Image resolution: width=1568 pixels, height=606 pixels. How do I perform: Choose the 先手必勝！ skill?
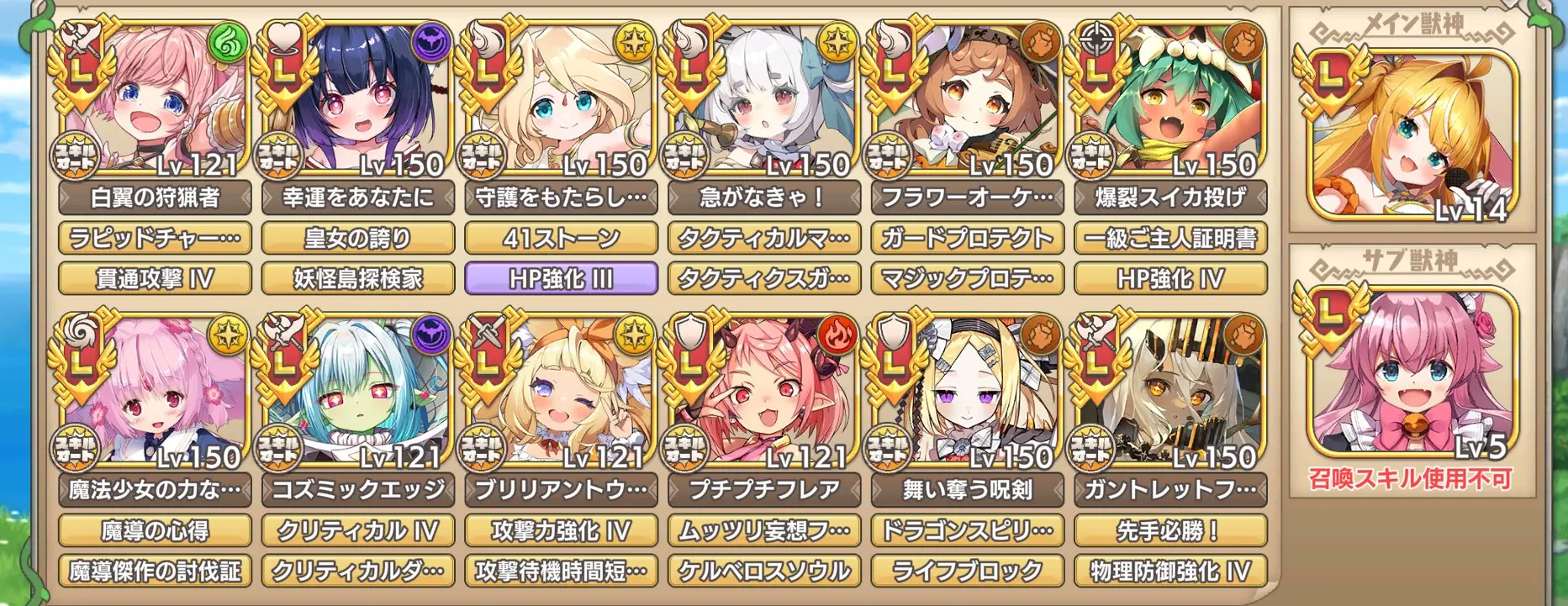1170,531
